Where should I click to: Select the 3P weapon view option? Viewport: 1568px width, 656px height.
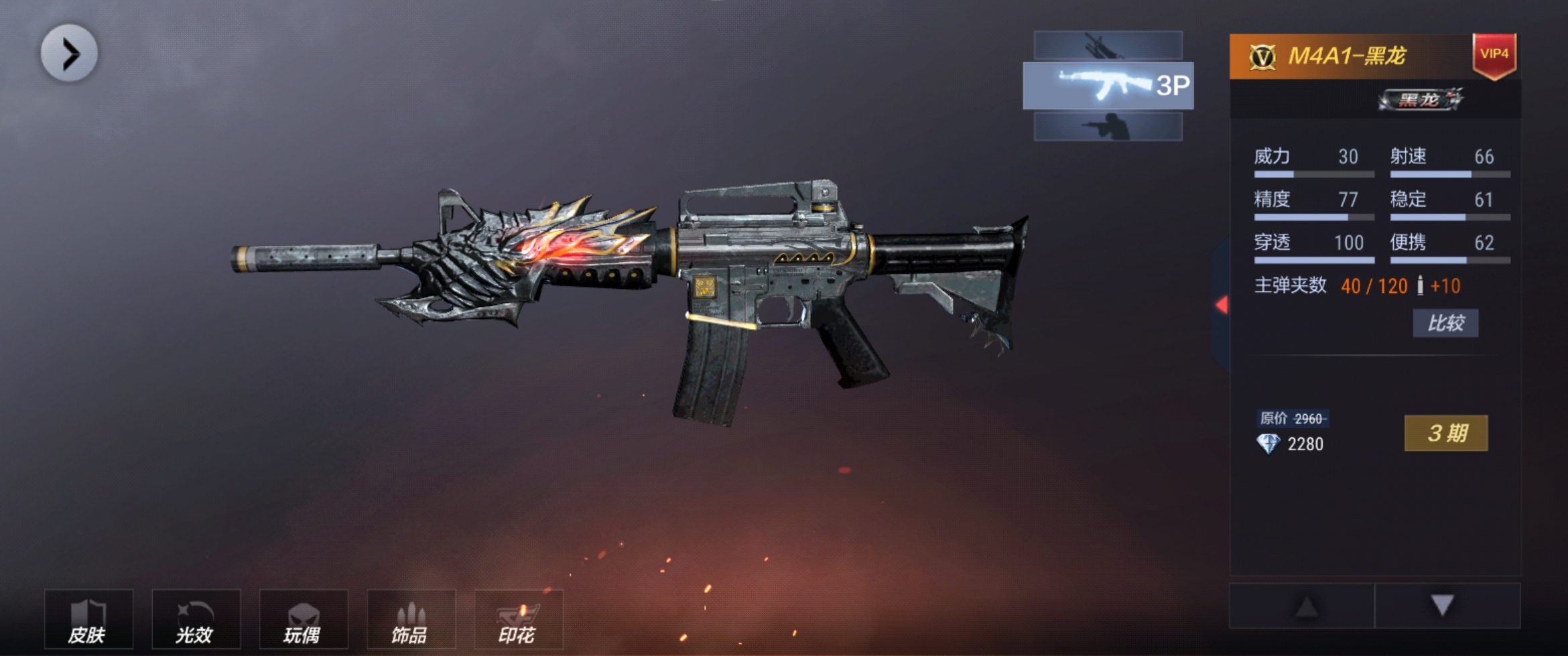(x=1108, y=86)
